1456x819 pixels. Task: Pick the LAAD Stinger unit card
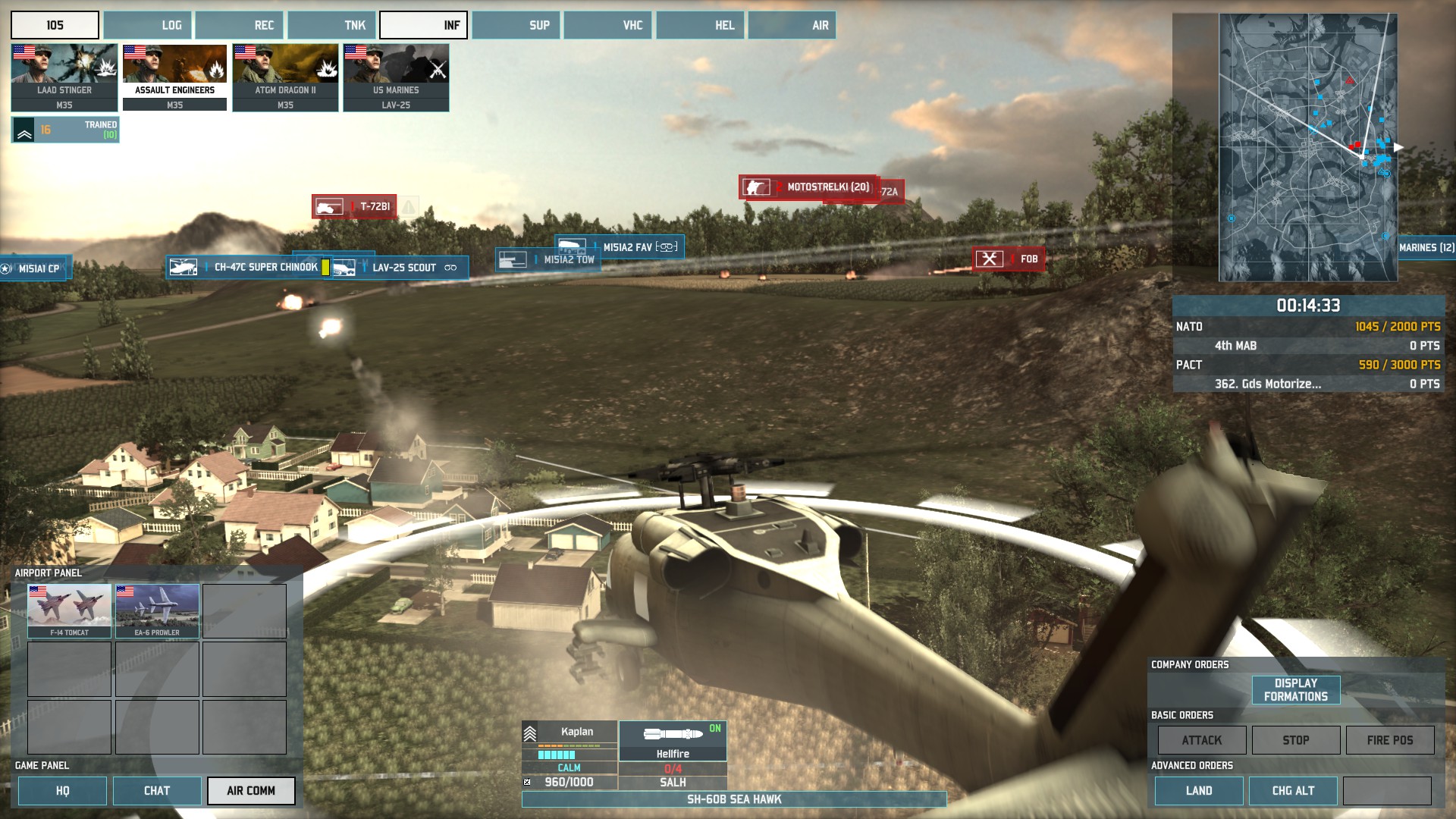64,77
